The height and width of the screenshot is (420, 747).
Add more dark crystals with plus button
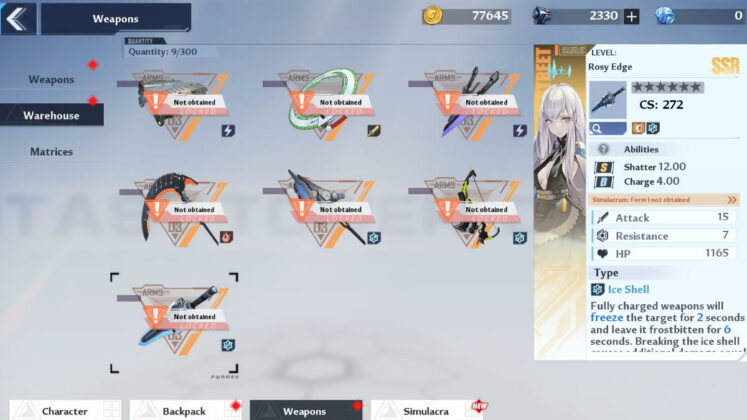click(631, 16)
